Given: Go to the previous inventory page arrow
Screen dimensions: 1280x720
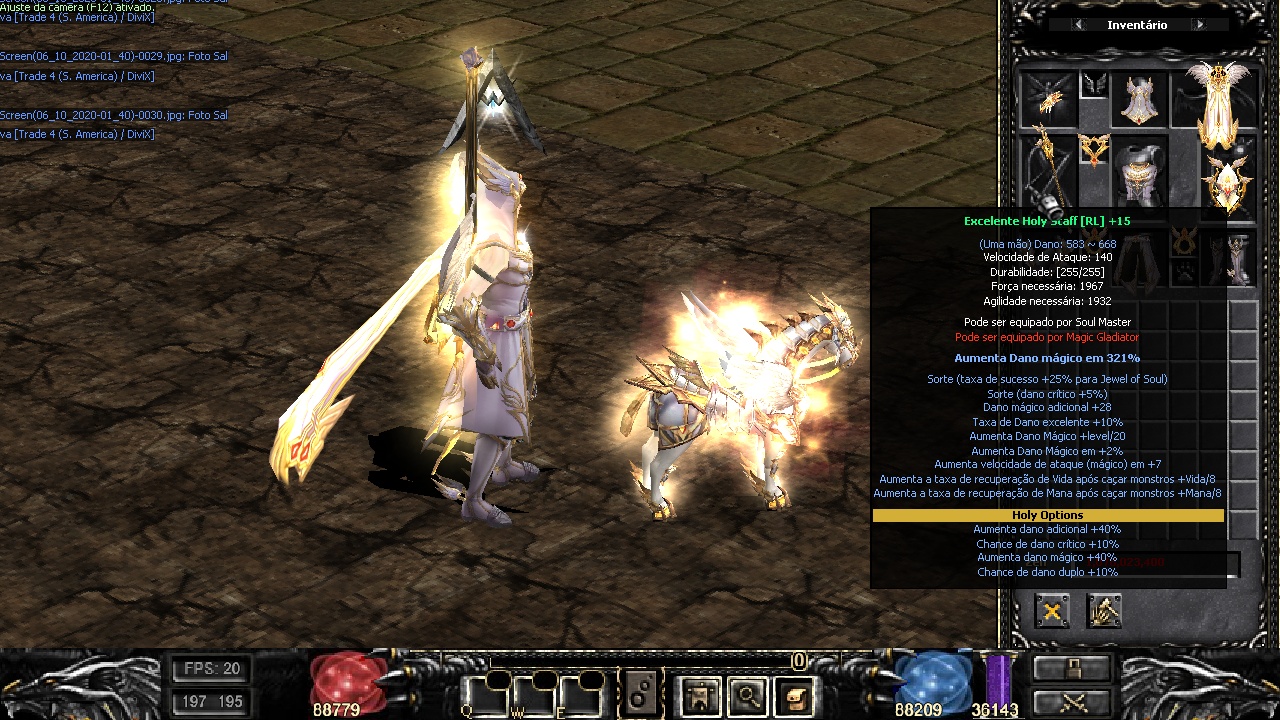Looking at the screenshot, I should 1078,25.
